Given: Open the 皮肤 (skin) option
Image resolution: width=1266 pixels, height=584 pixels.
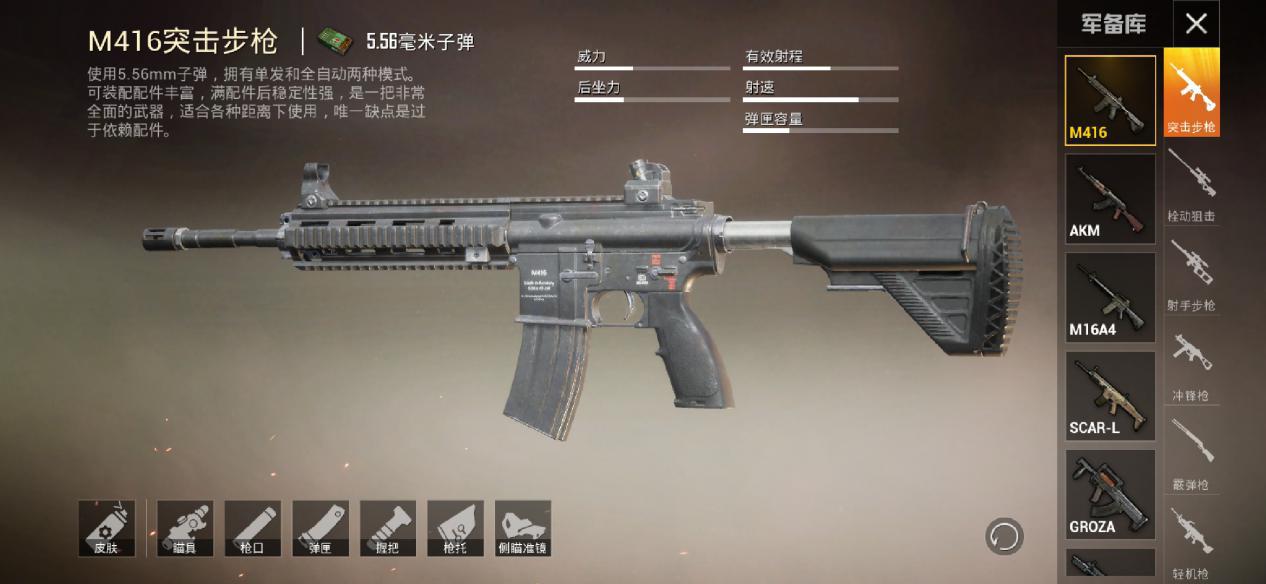Looking at the screenshot, I should point(106,528).
